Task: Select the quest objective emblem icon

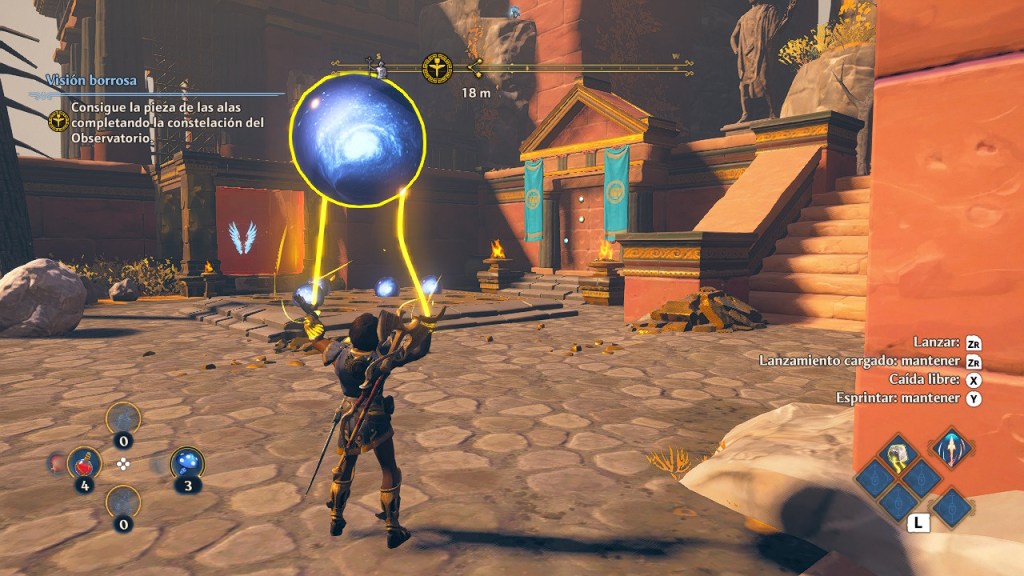Action: click(x=58, y=121)
